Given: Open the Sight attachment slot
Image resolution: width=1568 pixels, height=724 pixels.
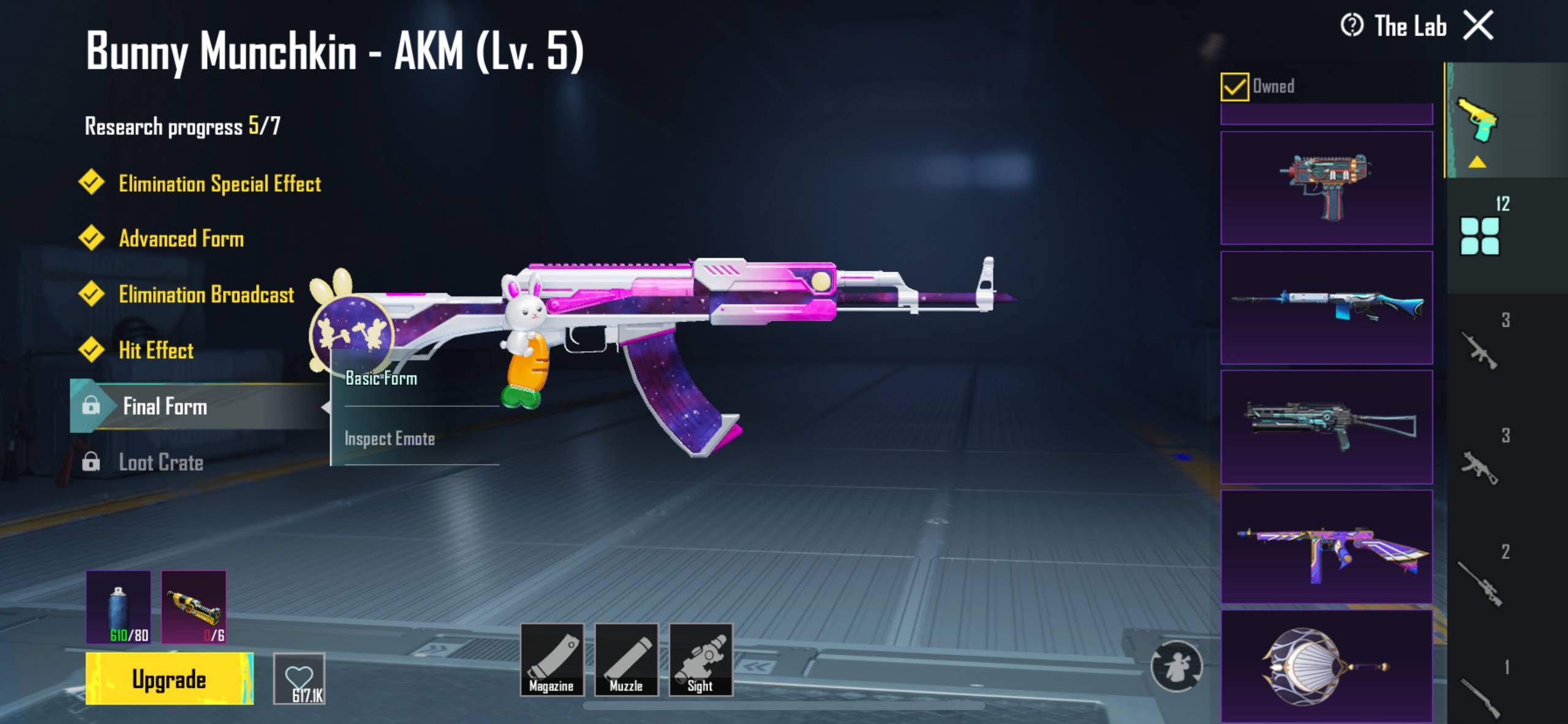Looking at the screenshot, I should click(x=701, y=659).
